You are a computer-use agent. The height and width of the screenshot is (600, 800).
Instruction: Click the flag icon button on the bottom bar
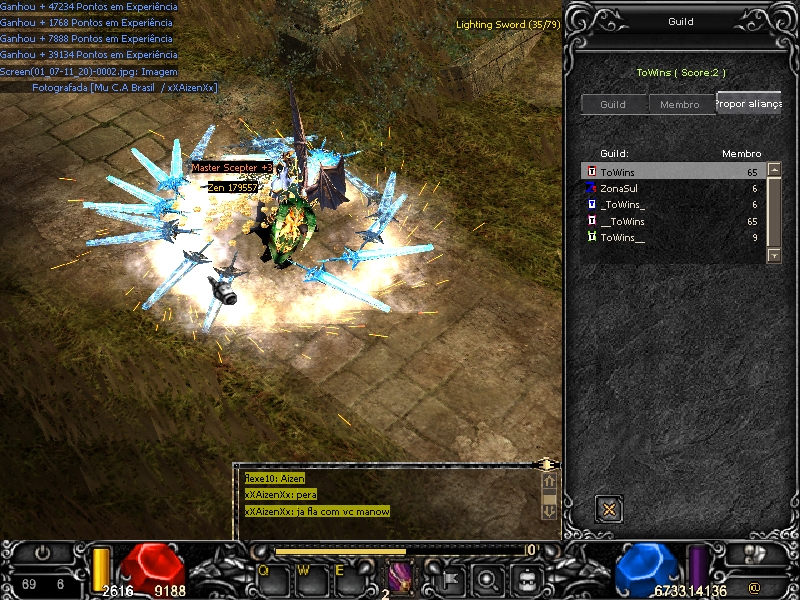(451, 578)
